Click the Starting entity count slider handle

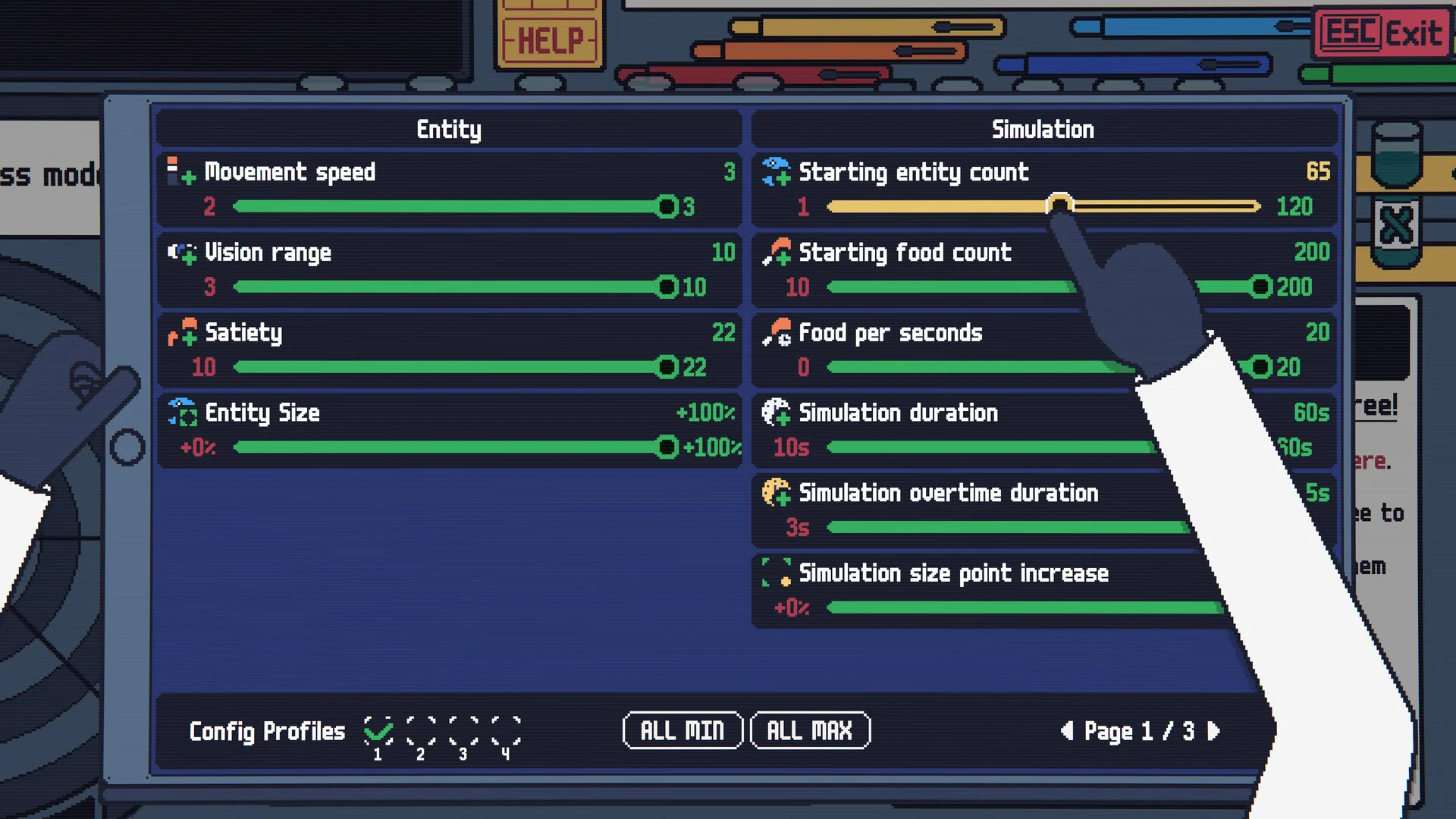pyautogui.click(x=1059, y=205)
